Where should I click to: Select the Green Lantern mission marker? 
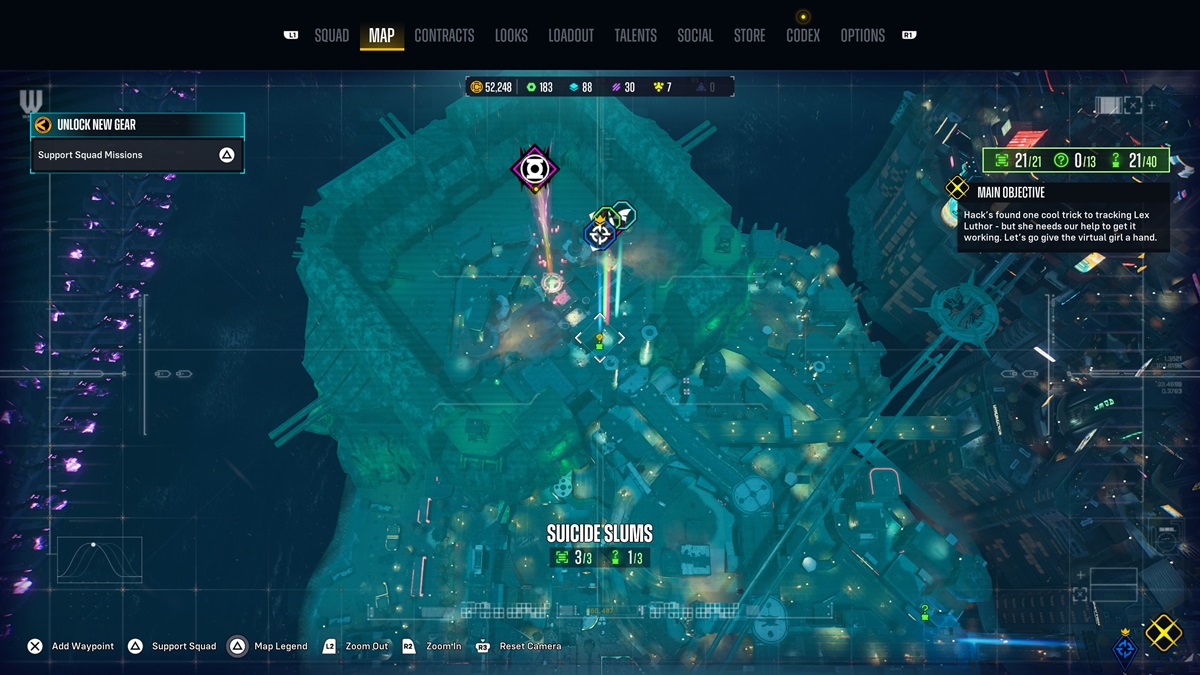coord(535,170)
